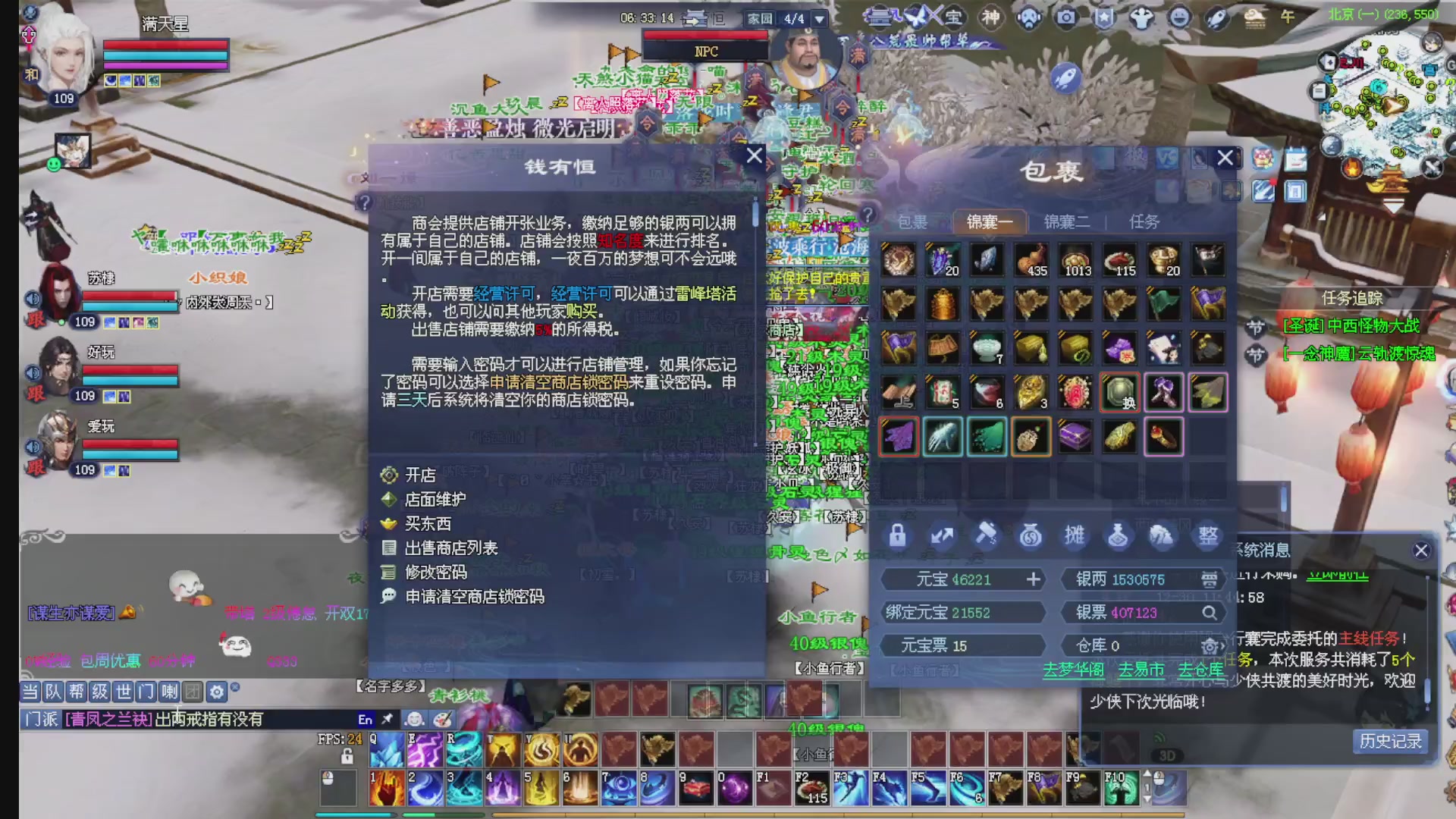Select the 开店 option in 钱有恒 dialog
This screenshot has width=1456, height=819.
point(422,475)
